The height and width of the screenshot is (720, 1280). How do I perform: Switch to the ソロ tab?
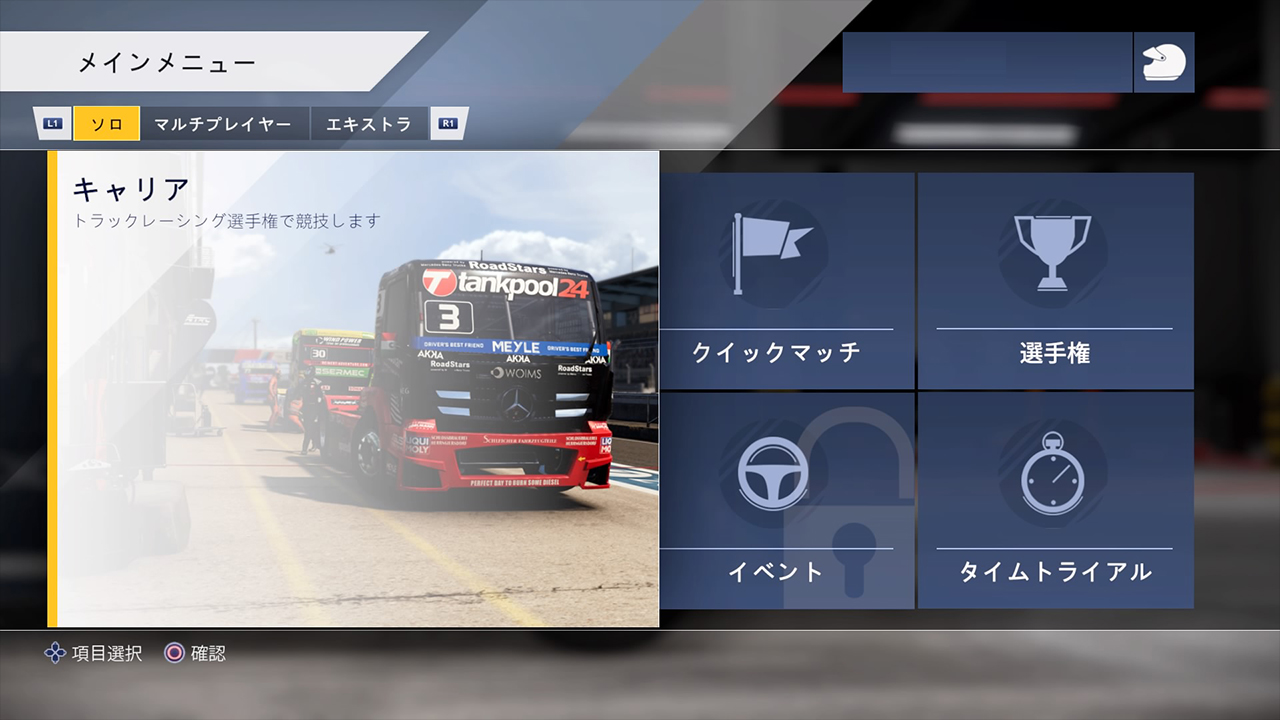[106, 124]
